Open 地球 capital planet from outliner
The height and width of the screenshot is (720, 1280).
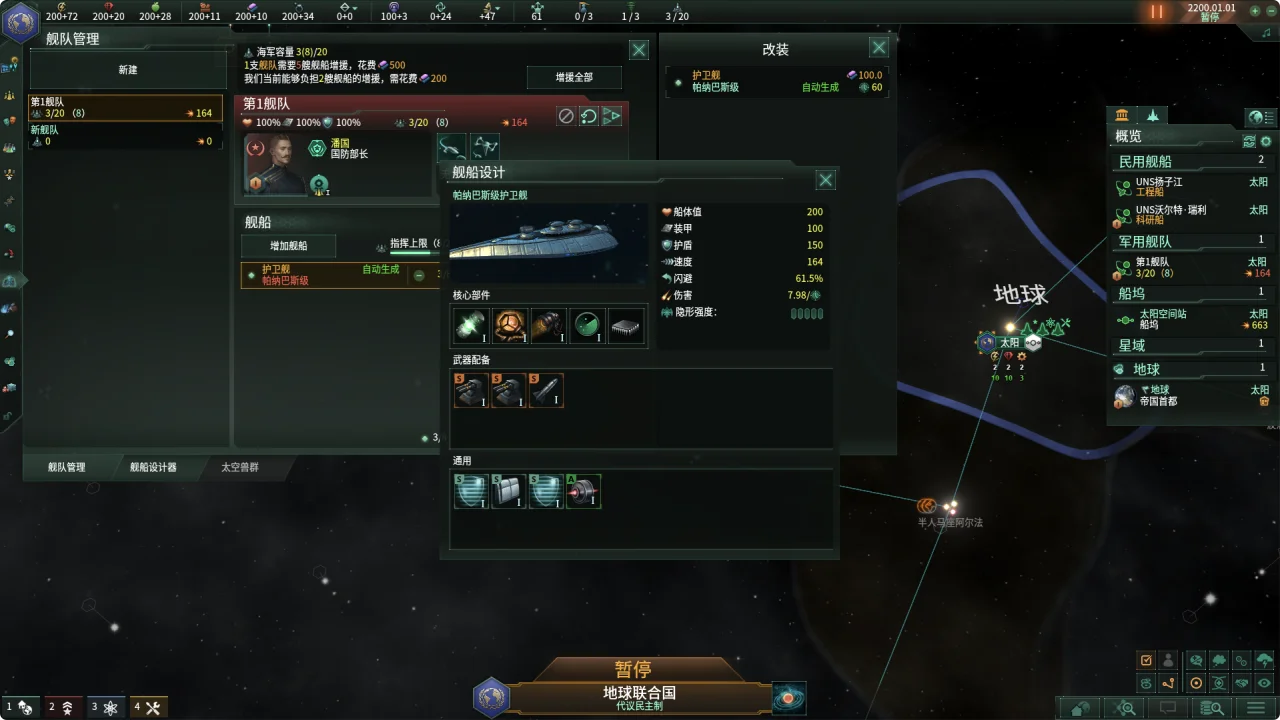pos(1188,395)
